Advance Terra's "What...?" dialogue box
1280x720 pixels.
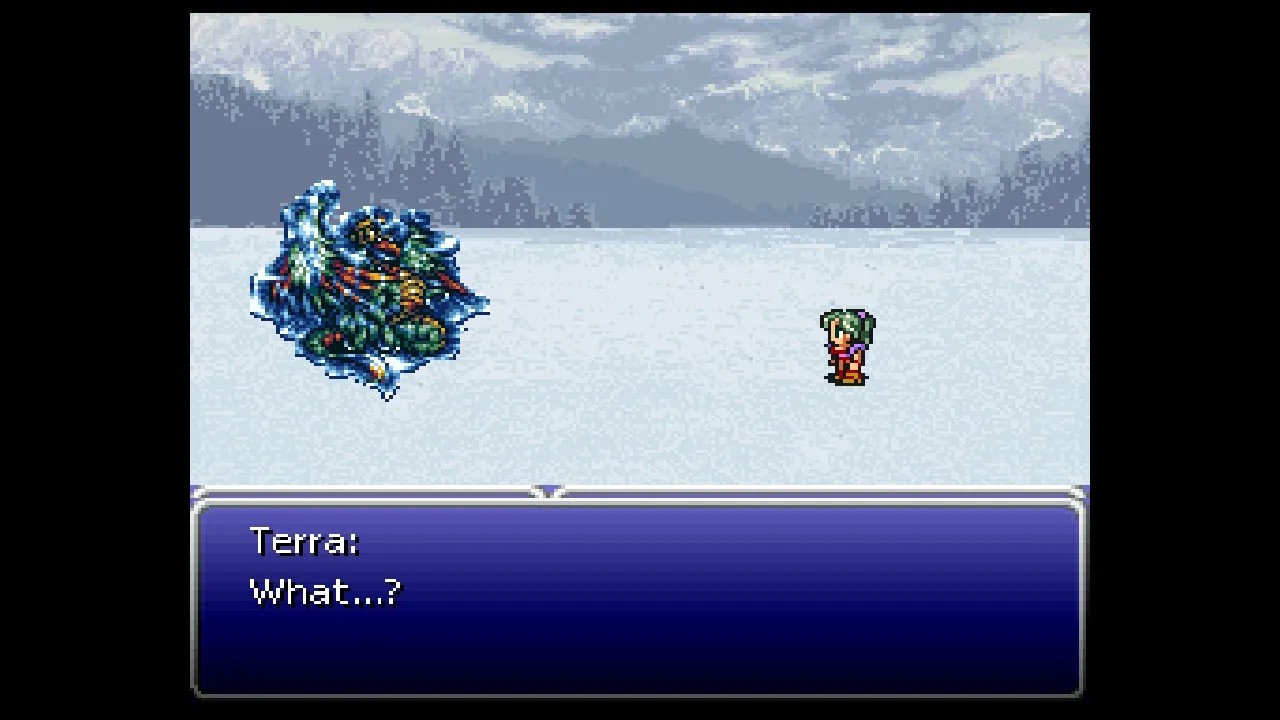point(638,596)
